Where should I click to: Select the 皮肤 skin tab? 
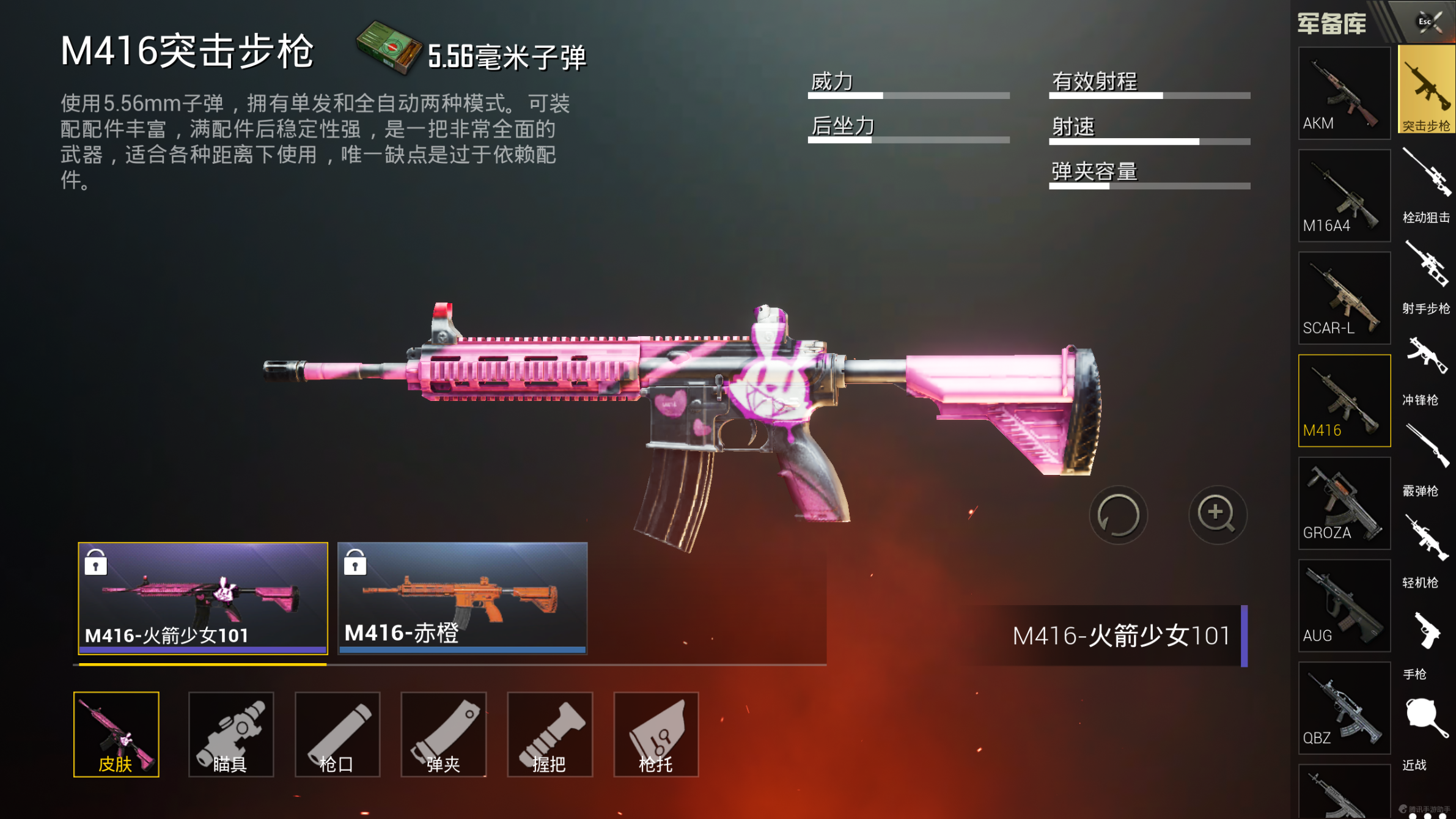point(117,733)
